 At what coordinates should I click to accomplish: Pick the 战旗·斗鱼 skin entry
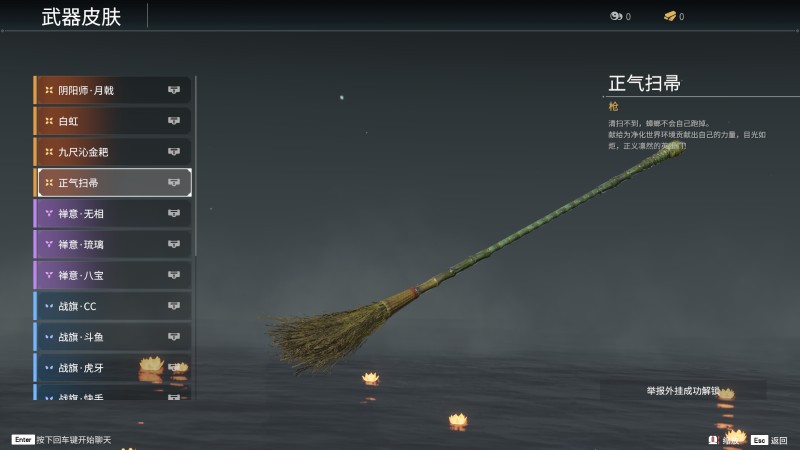pos(112,337)
